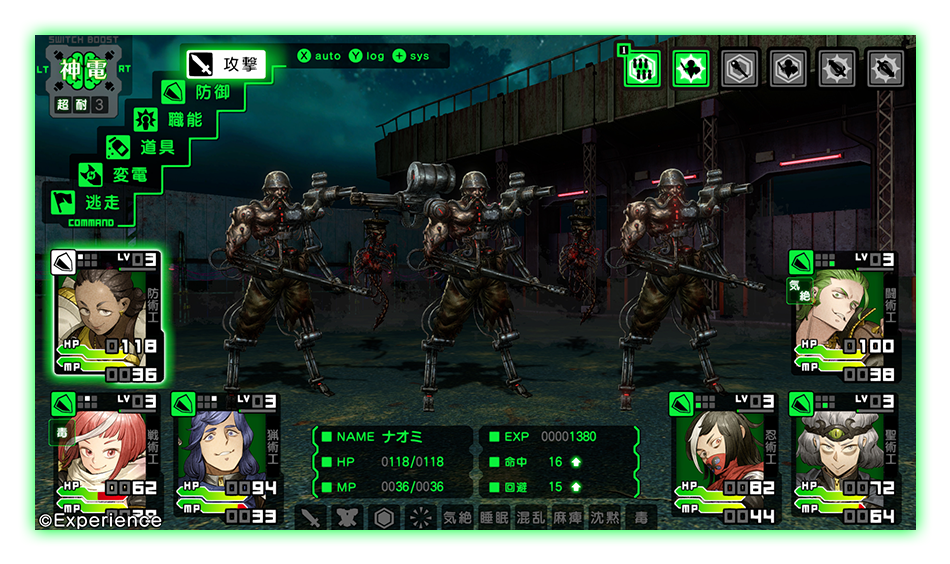Choose the 防御 defend command
The width and height of the screenshot is (950, 564).
tap(198, 92)
